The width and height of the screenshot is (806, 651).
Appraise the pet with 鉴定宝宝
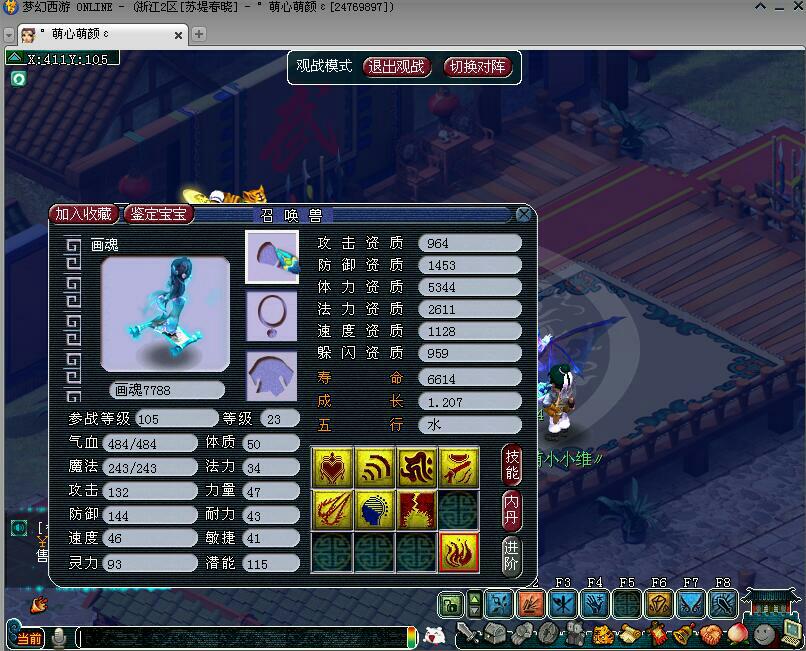pyautogui.click(x=157, y=214)
